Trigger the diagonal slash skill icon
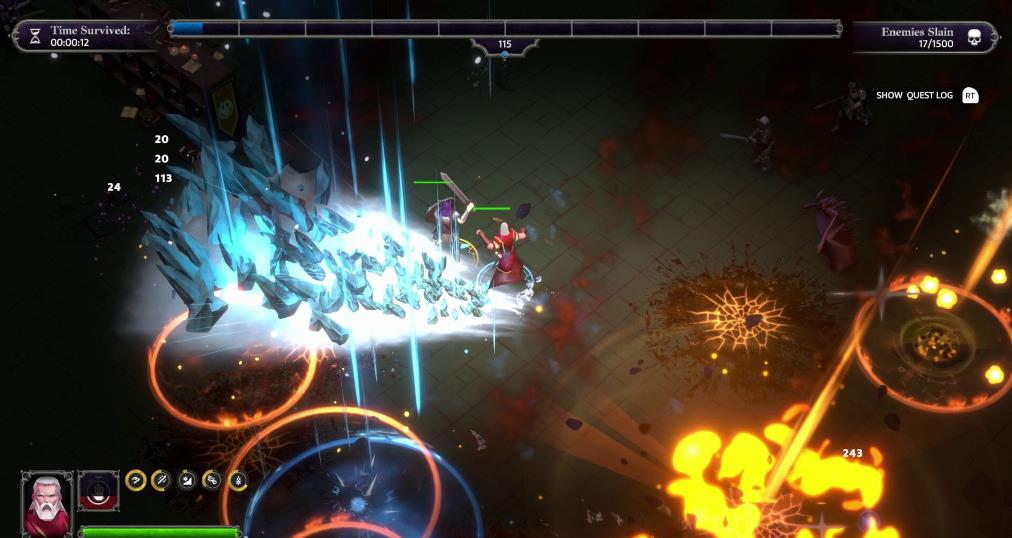 pos(161,481)
